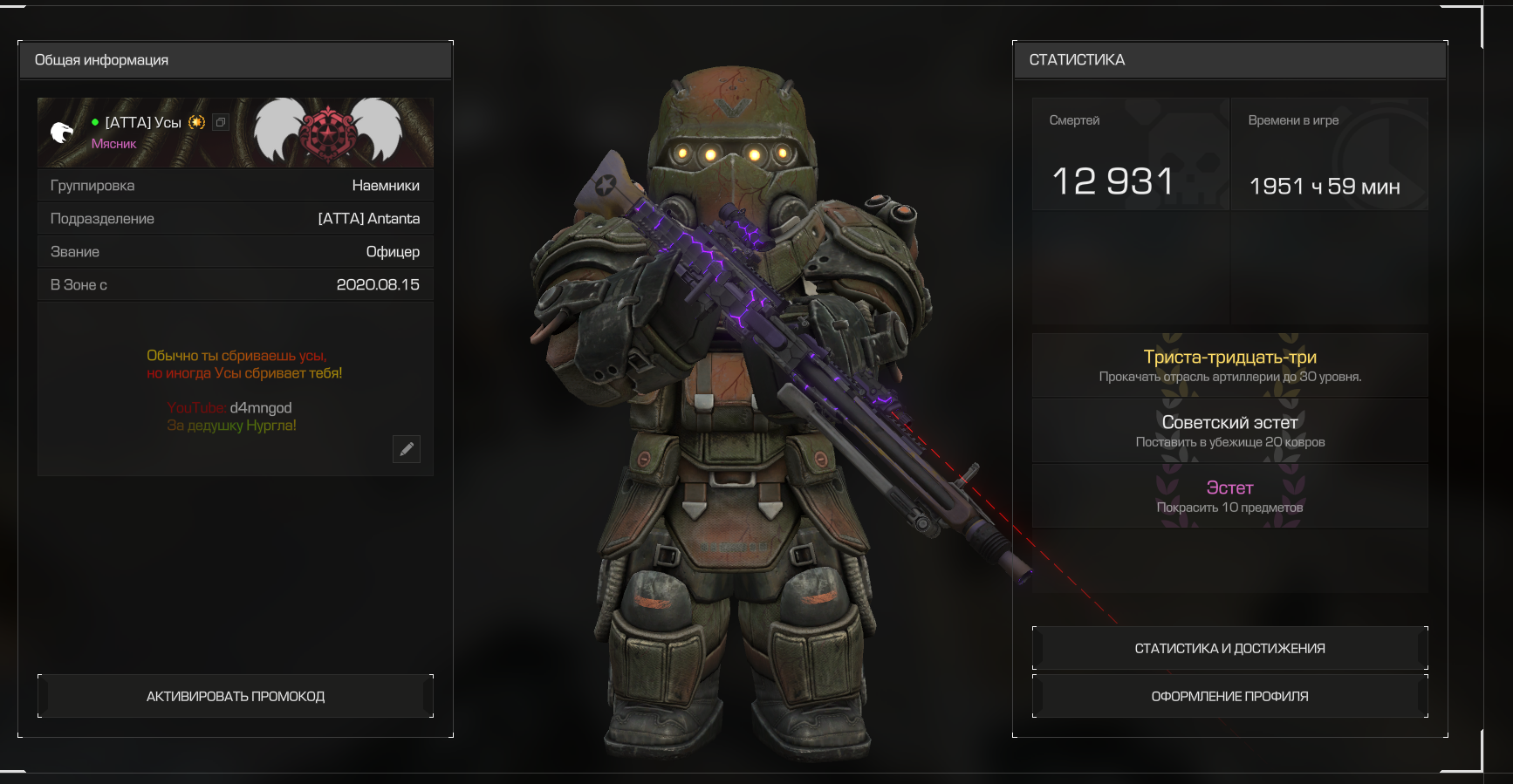Click the eagle clan emblem avatar
The width and height of the screenshot is (1513, 784).
coord(62,133)
